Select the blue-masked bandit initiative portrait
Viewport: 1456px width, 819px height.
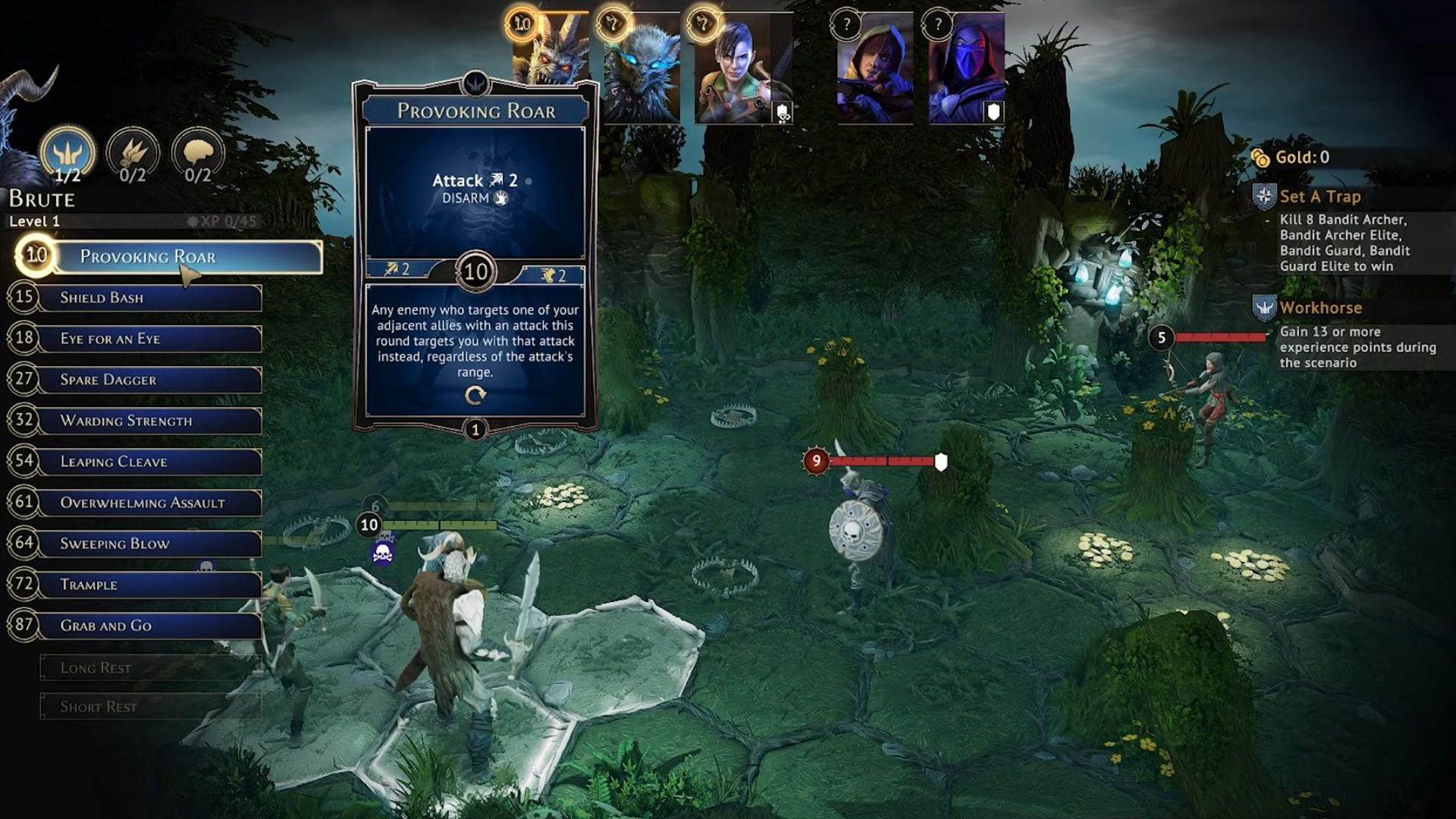pyautogui.click(x=966, y=70)
